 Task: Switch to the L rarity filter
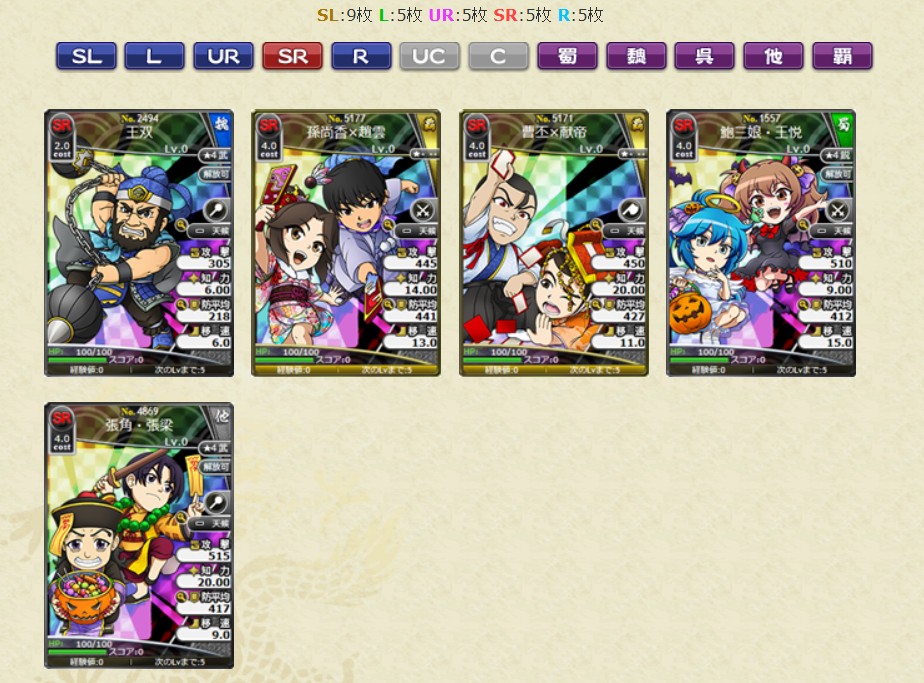tap(154, 57)
